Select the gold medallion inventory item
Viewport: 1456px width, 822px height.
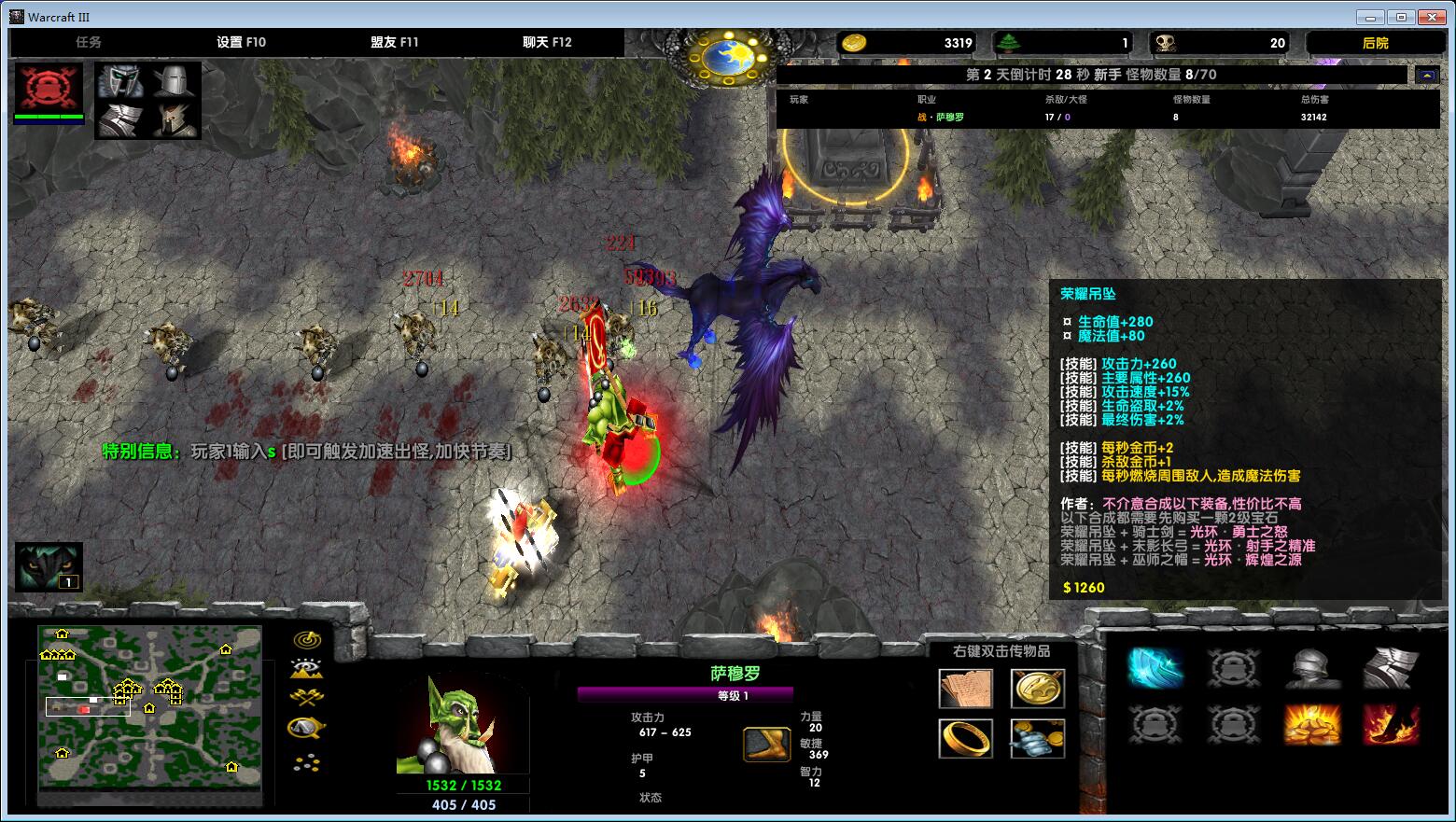tap(1037, 689)
